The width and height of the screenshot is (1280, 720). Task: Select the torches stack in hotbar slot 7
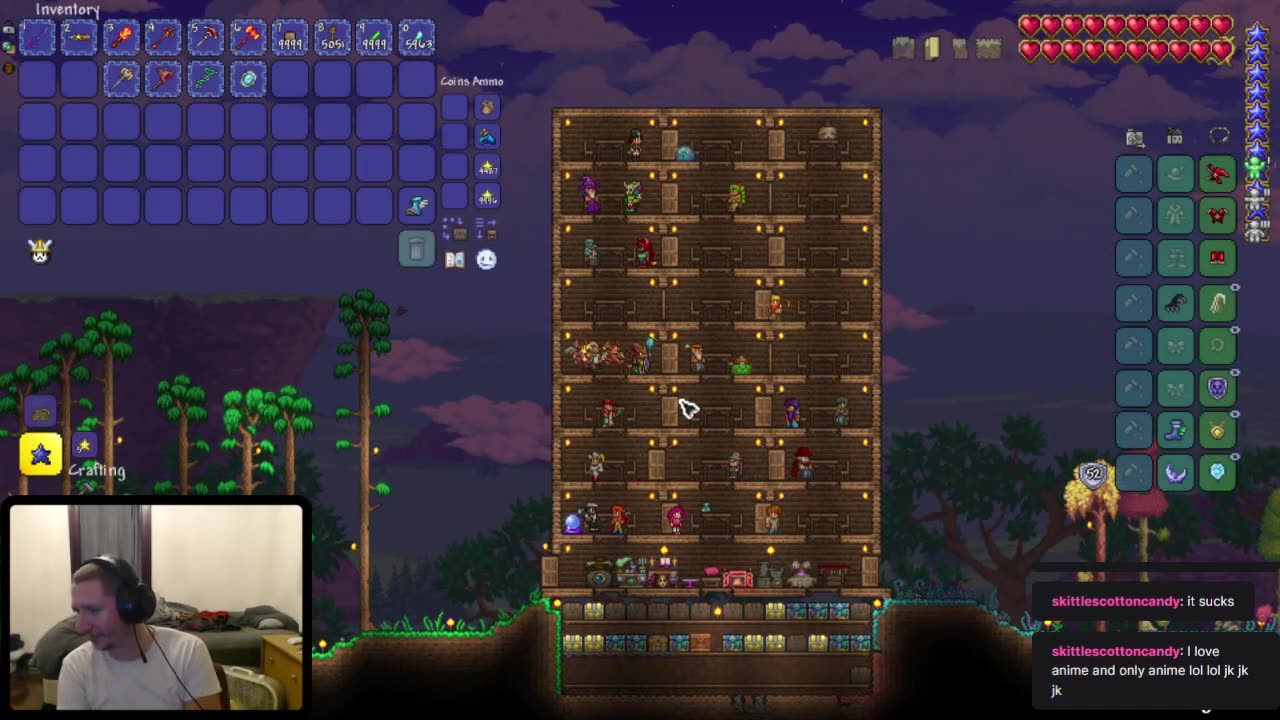click(x=290, y=38)
